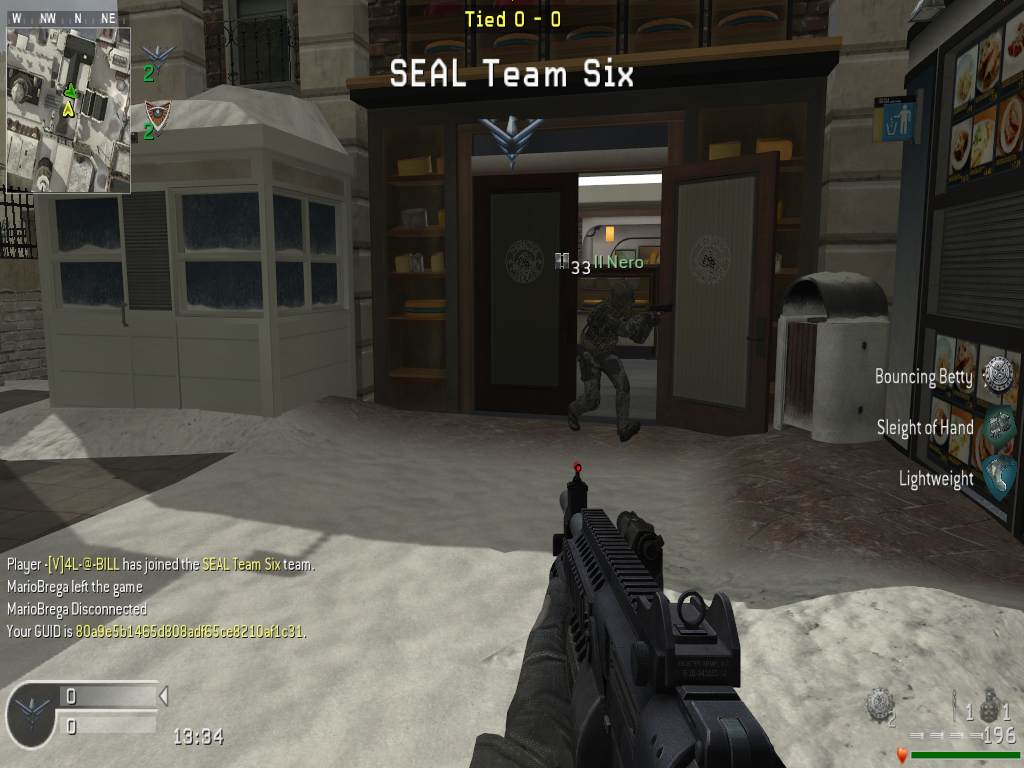This screenshot has width=1024, height=768.
Task: Choose the Sleight of Hand perk icon
Action: click(998, 426)
